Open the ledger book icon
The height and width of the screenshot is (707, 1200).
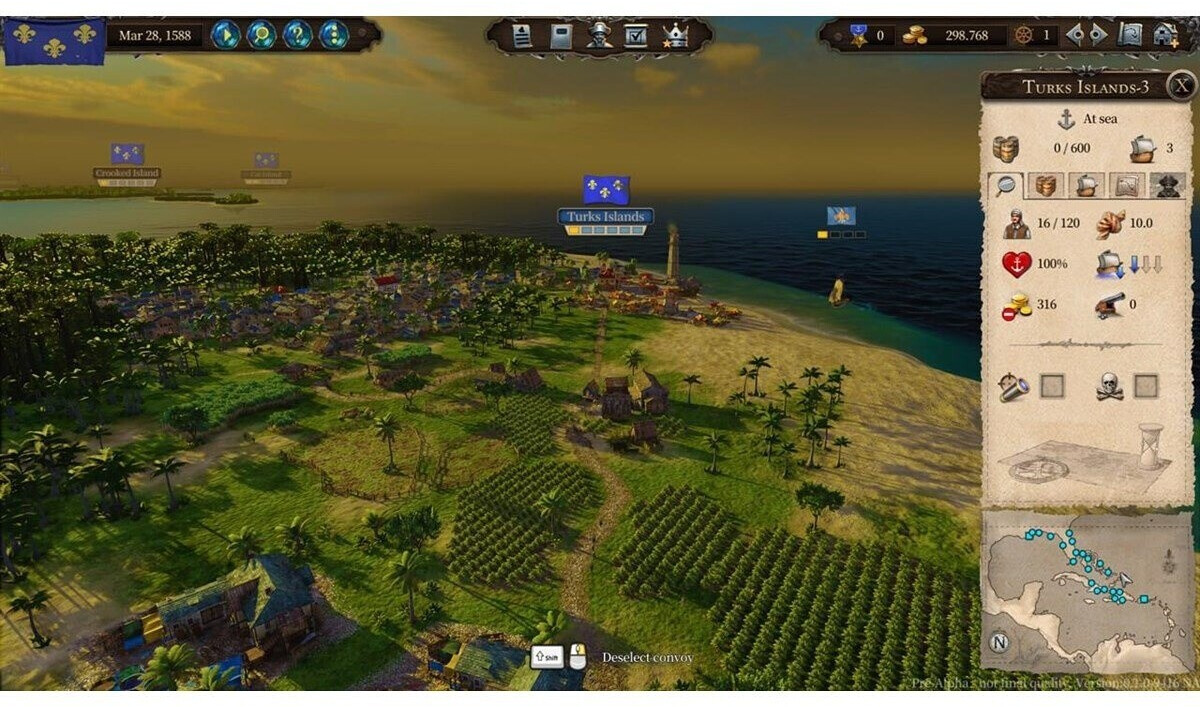561,36
